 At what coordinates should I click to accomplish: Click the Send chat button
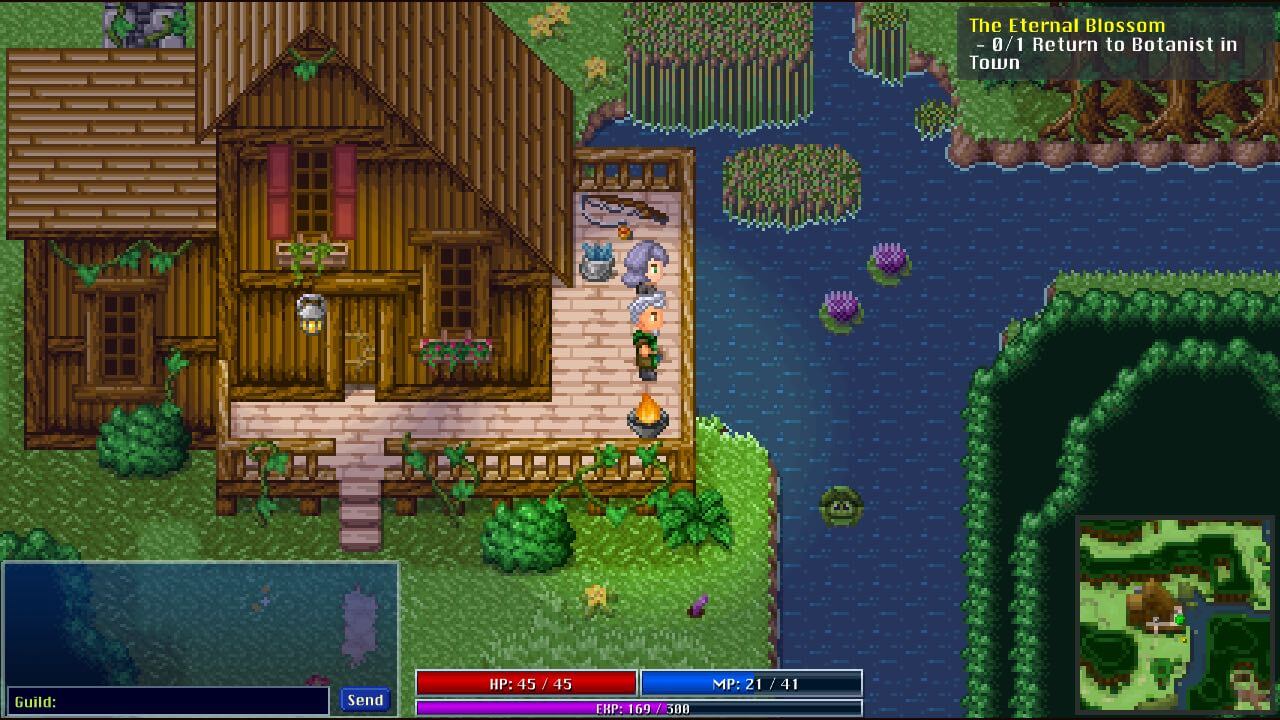(x=365, y=700)
